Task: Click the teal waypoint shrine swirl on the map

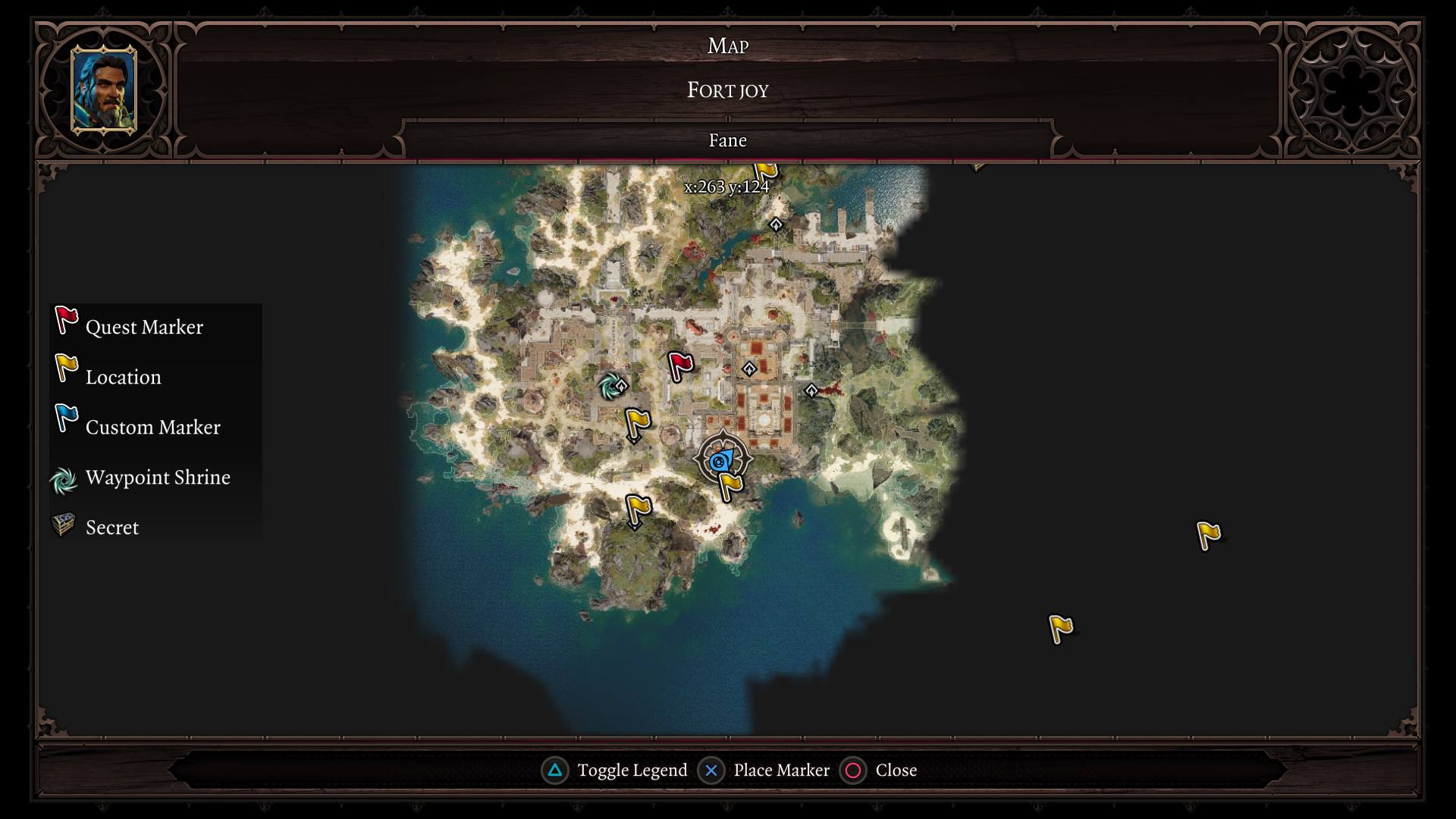Action: 609,387
